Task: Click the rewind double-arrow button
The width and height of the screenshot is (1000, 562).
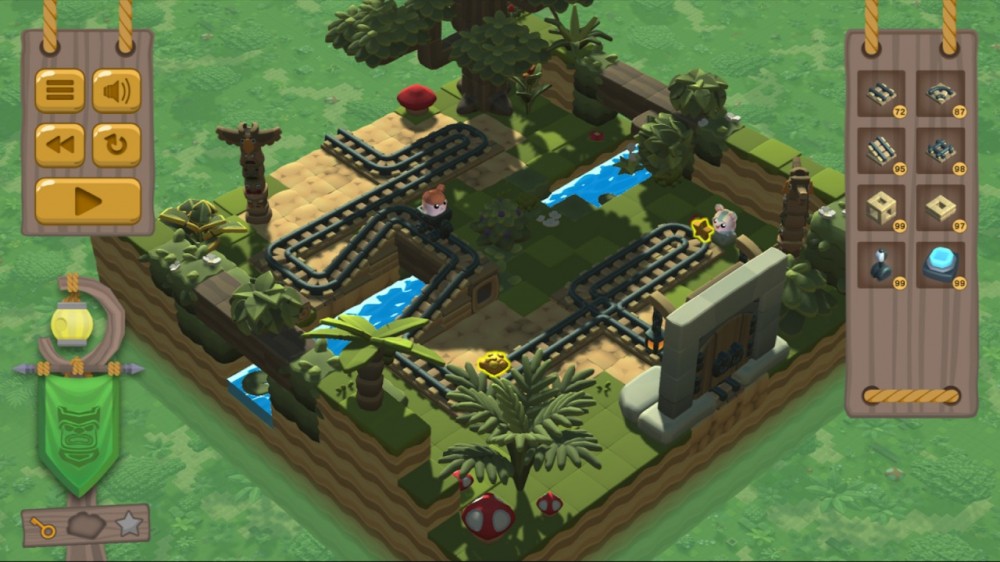Action: tap(60, 145)
